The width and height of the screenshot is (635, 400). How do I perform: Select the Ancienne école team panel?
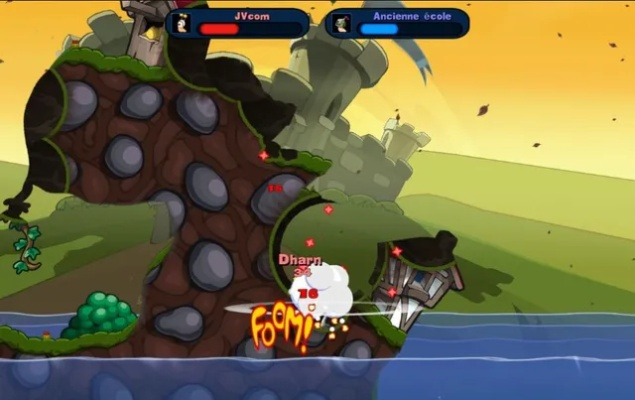(x=397, y=23)
